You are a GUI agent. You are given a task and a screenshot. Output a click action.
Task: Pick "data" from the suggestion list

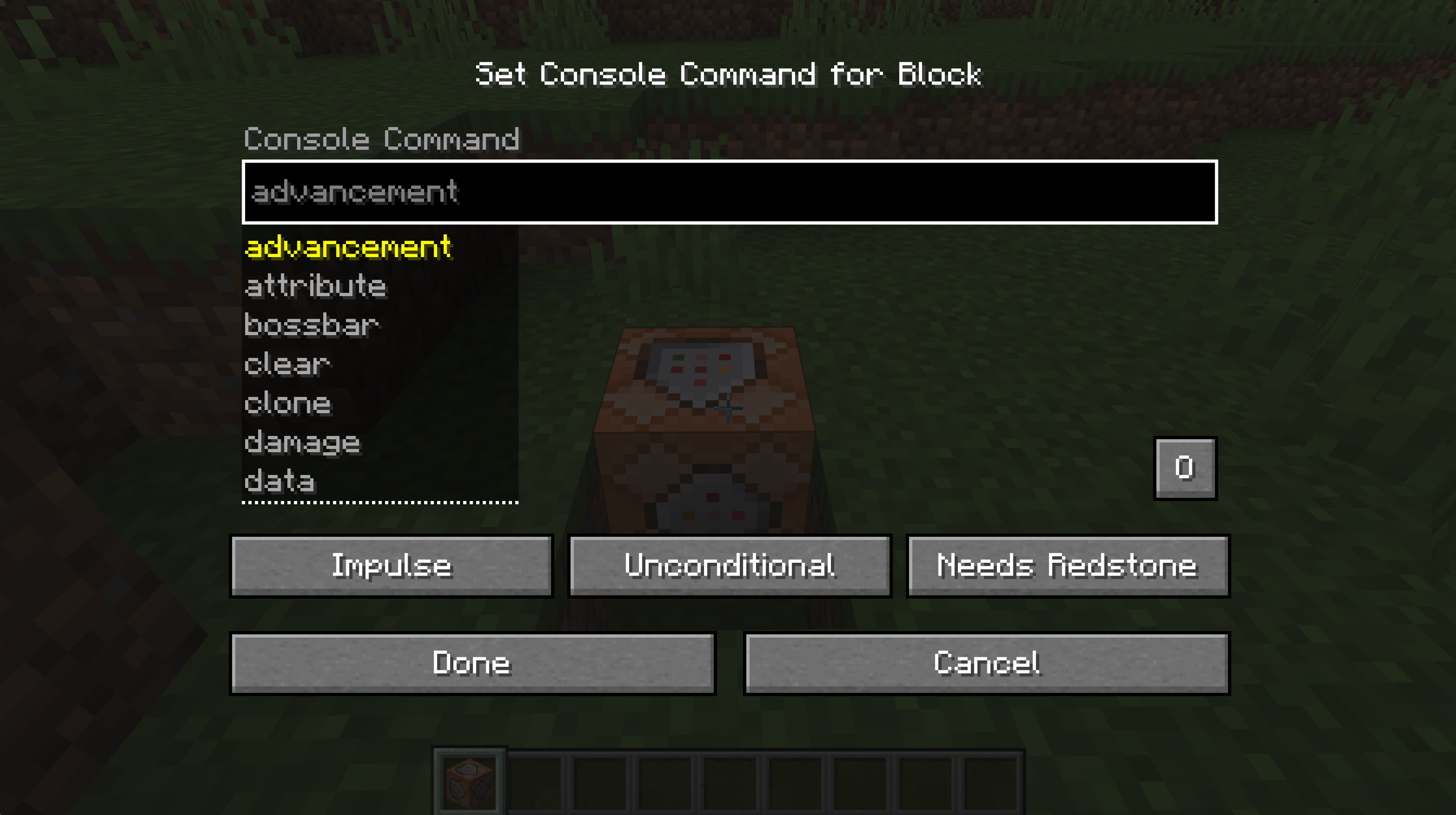278,482
